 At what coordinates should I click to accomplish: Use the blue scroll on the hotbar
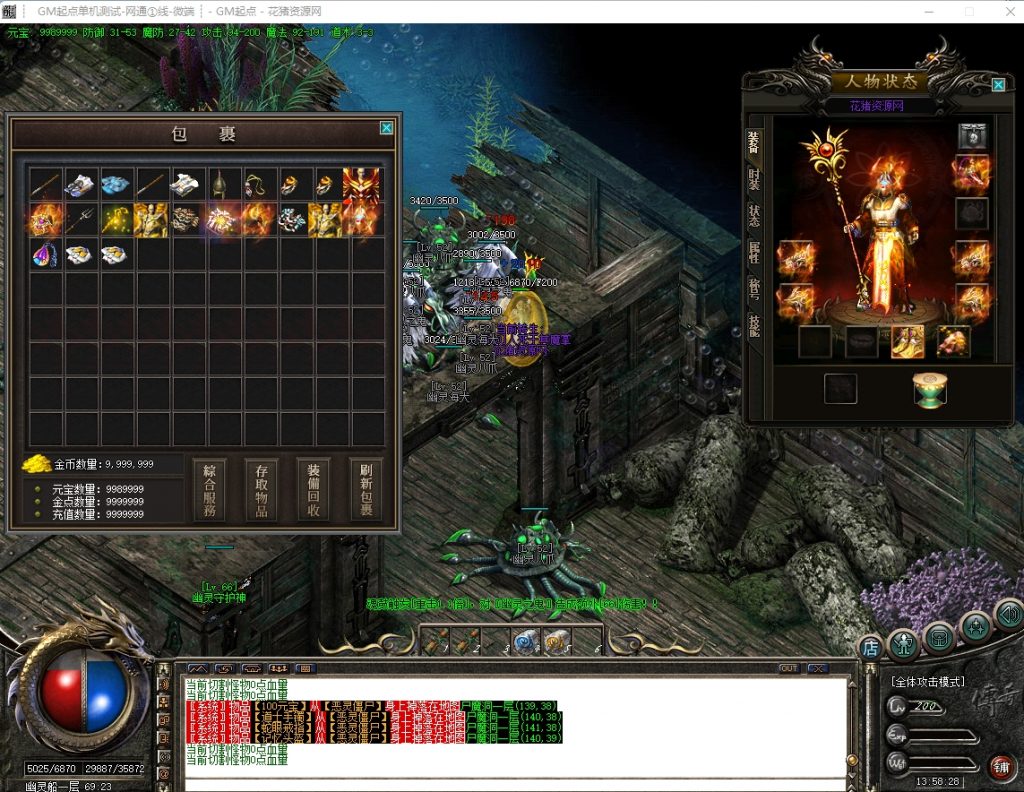(525, 641)
